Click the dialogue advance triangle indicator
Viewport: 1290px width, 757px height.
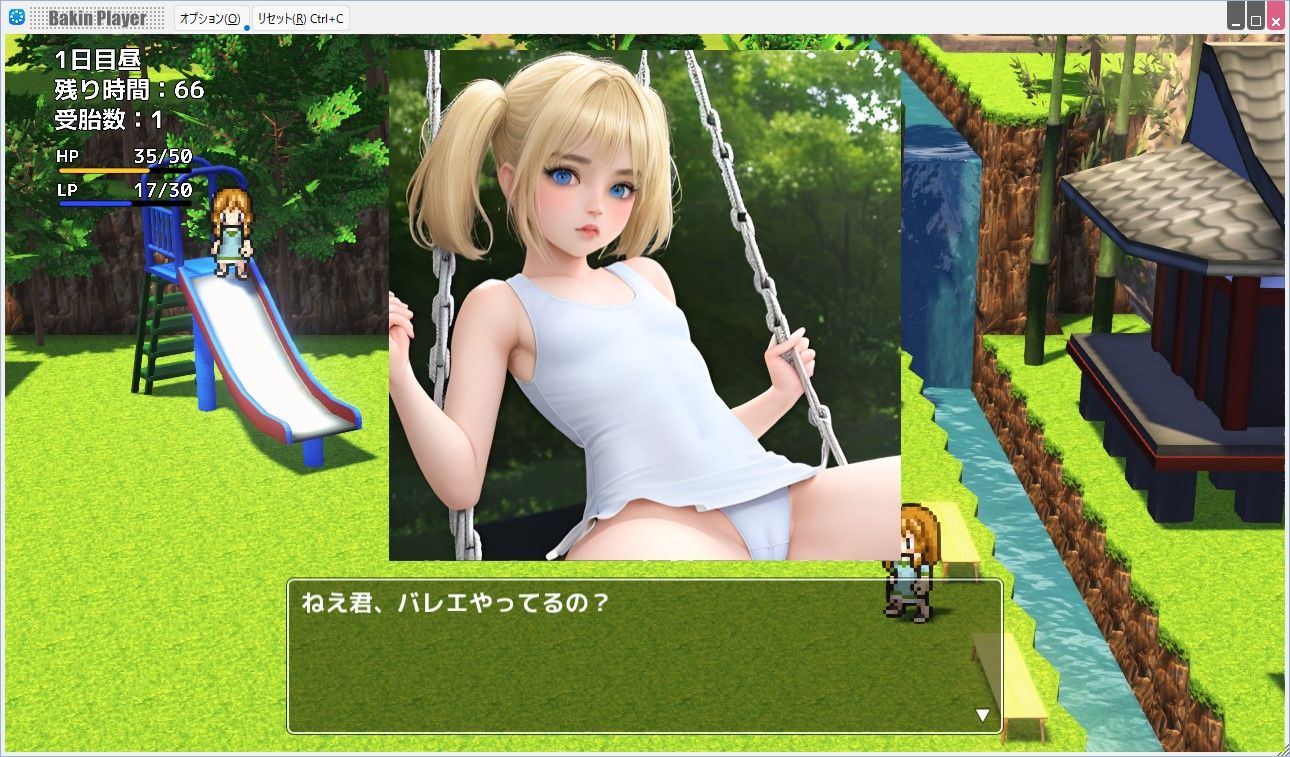click(x=983, y=713)
